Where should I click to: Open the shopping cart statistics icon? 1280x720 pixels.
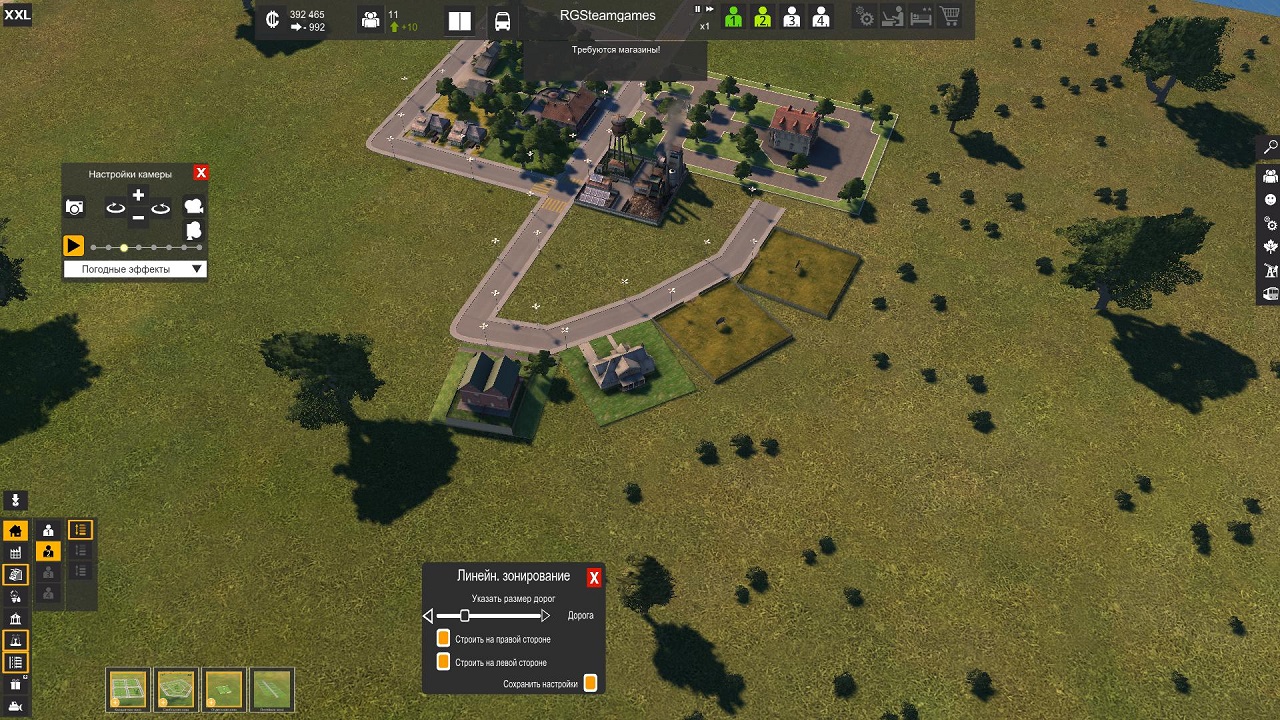click(x=949, y=18)
